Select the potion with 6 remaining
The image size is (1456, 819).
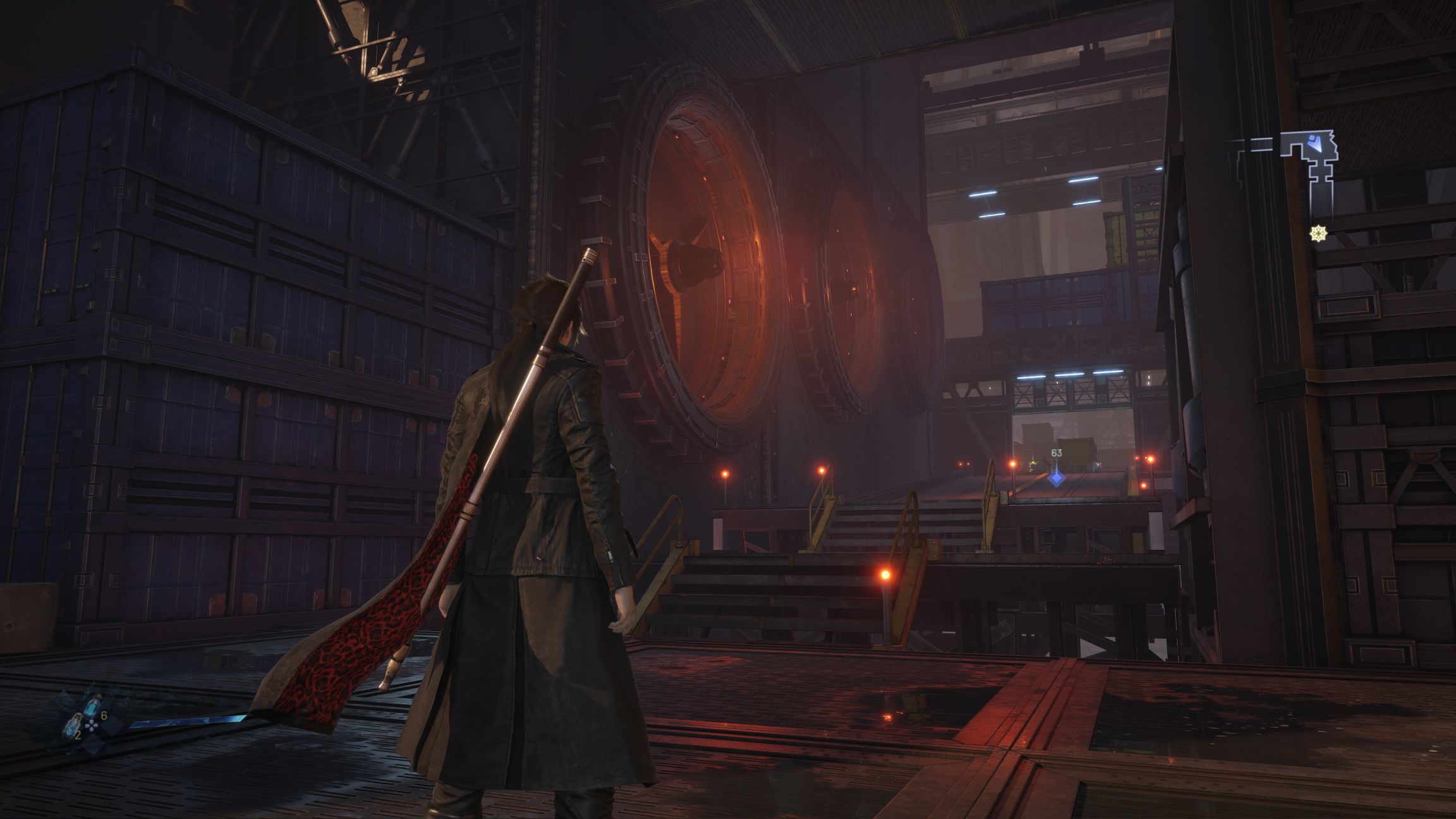[x=94, y=705]
